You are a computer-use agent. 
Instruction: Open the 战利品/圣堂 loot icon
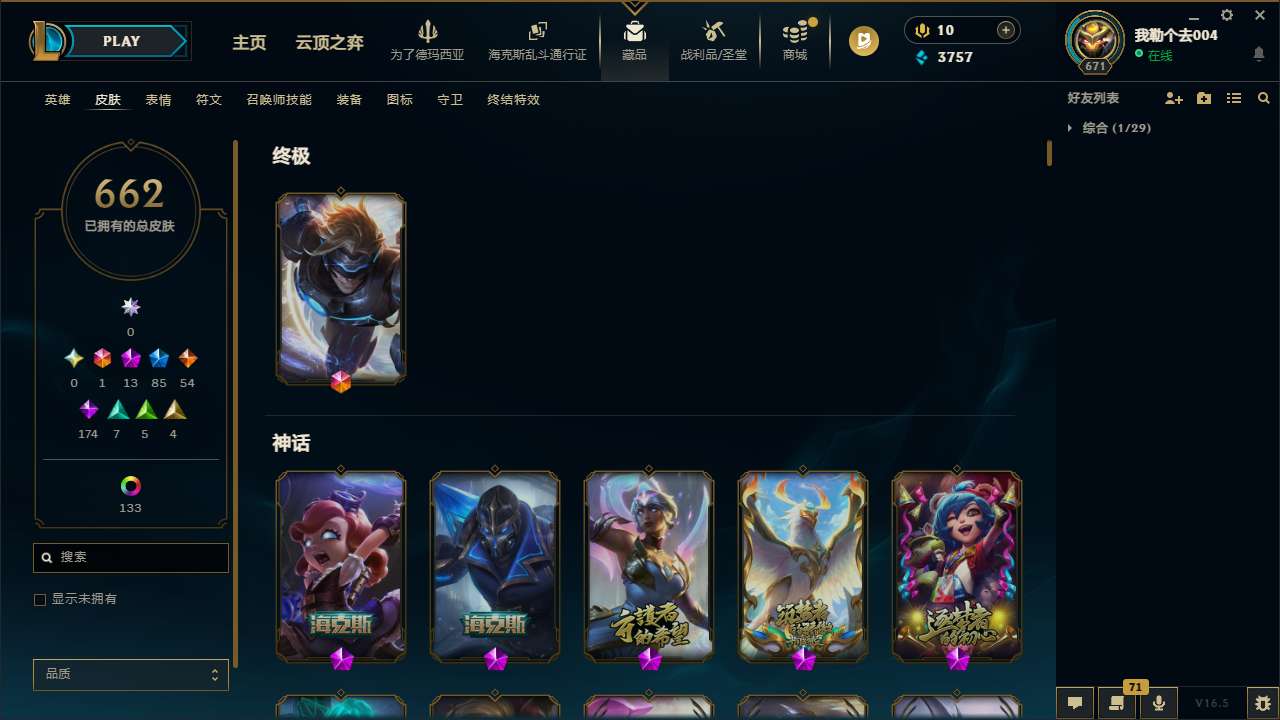[x=713, y=33]
